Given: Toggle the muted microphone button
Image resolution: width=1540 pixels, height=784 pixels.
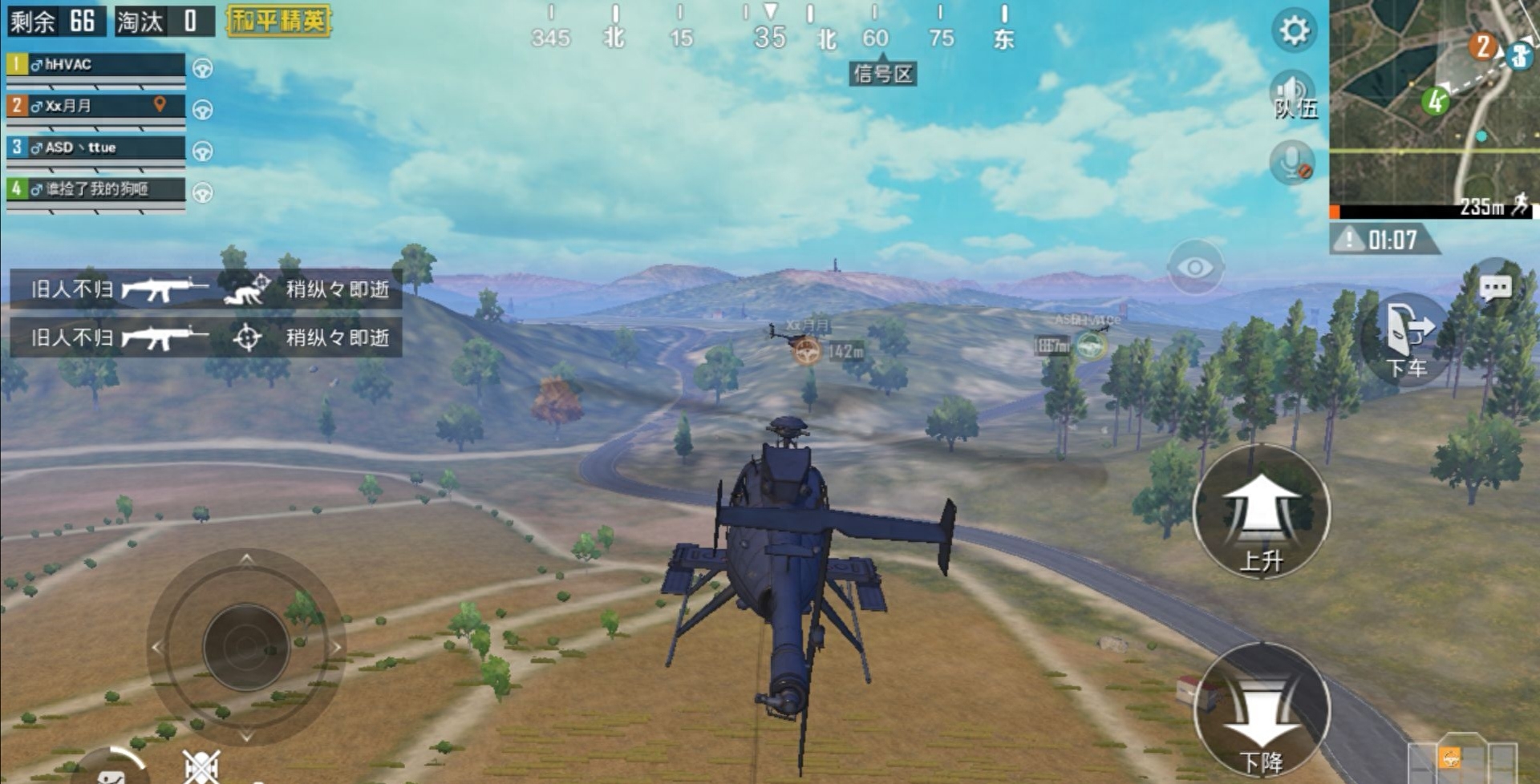Looking at the screenshot, I should click(1292, 162).
